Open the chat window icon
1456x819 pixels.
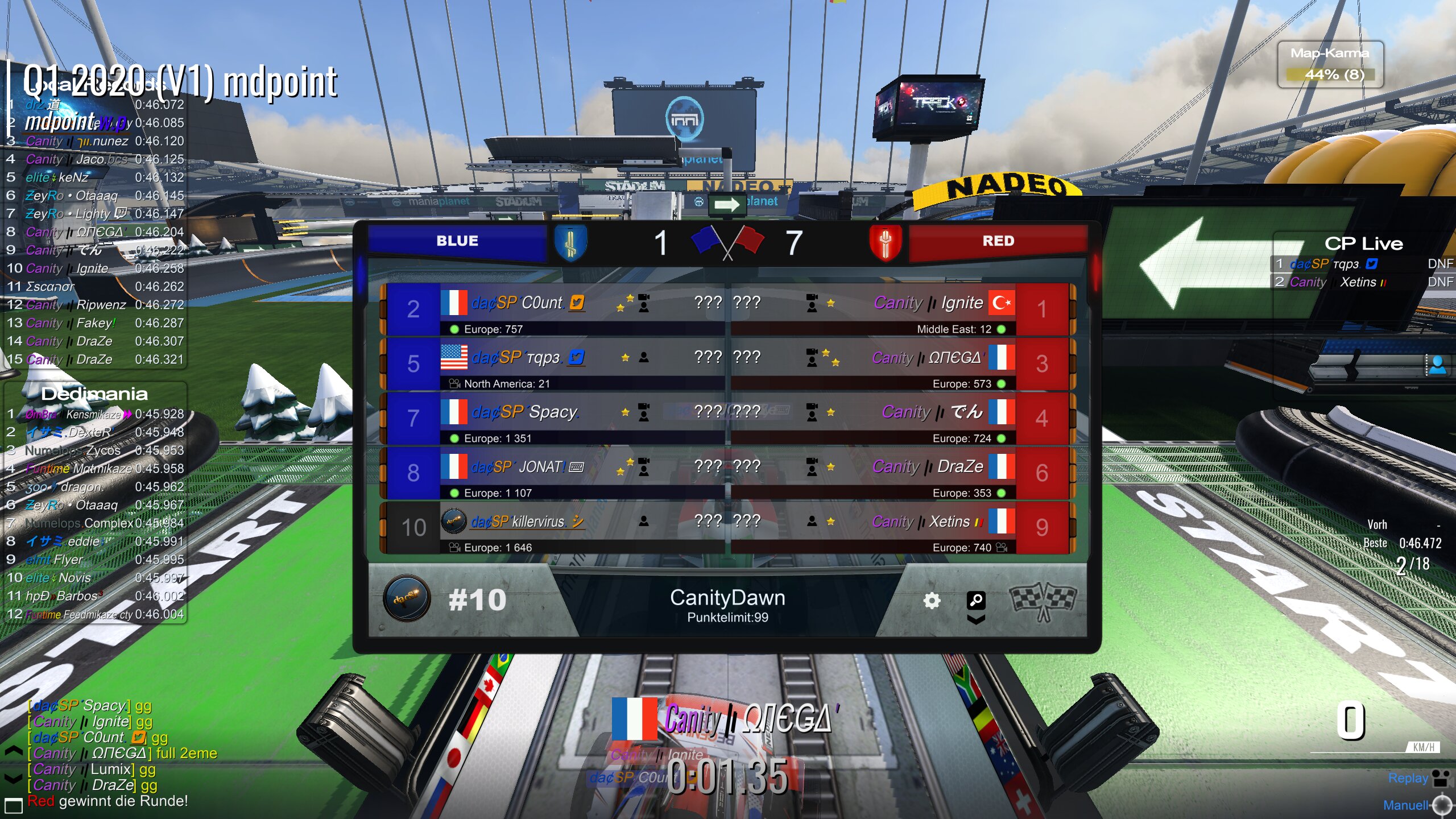(13, 805)
